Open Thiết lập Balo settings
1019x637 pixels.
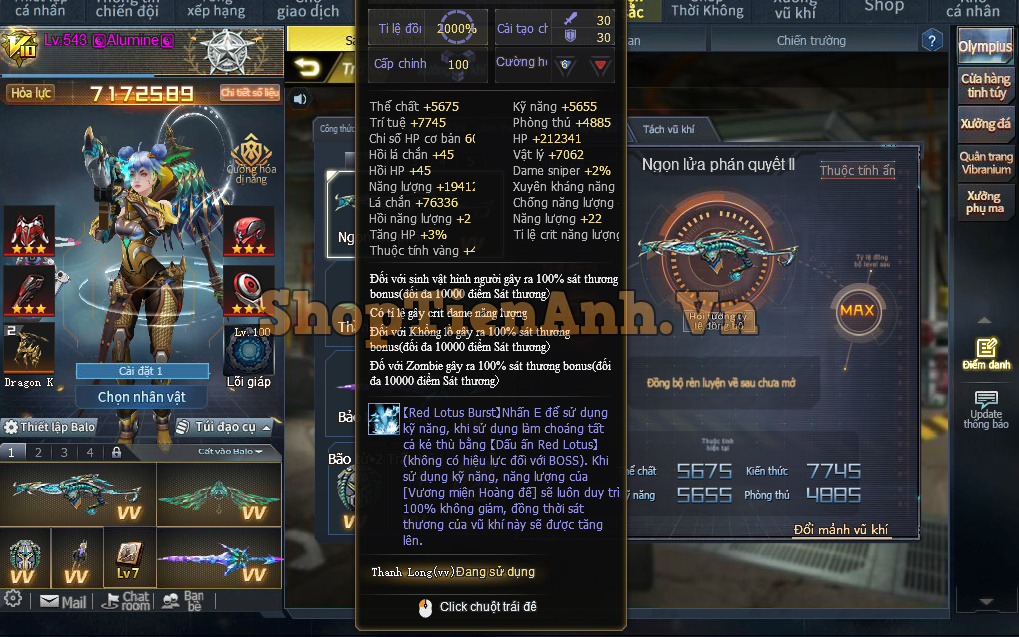(x=50, y=427)
